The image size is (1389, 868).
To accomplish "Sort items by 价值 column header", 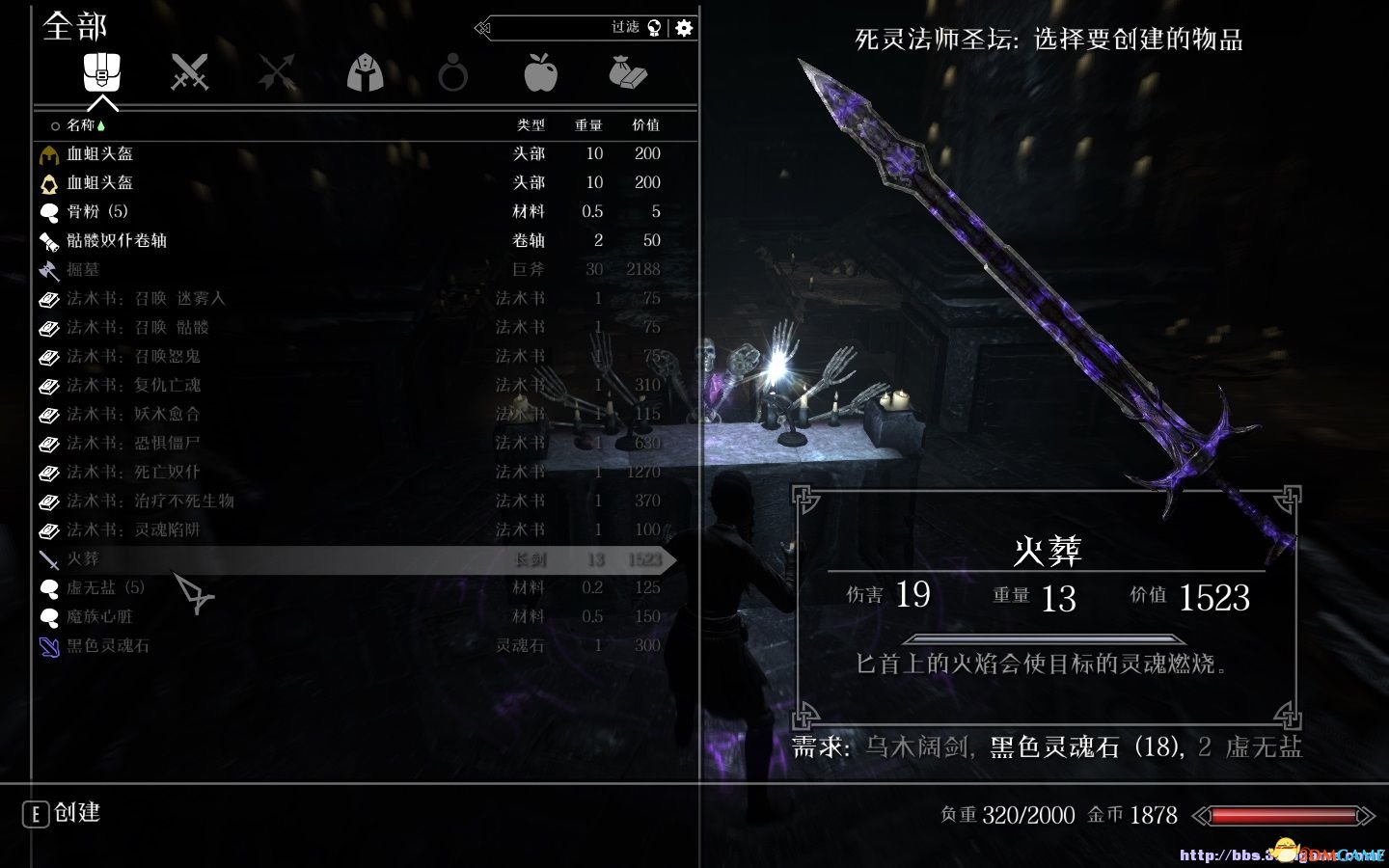I will pyautogui.click(x=645, y=125).
